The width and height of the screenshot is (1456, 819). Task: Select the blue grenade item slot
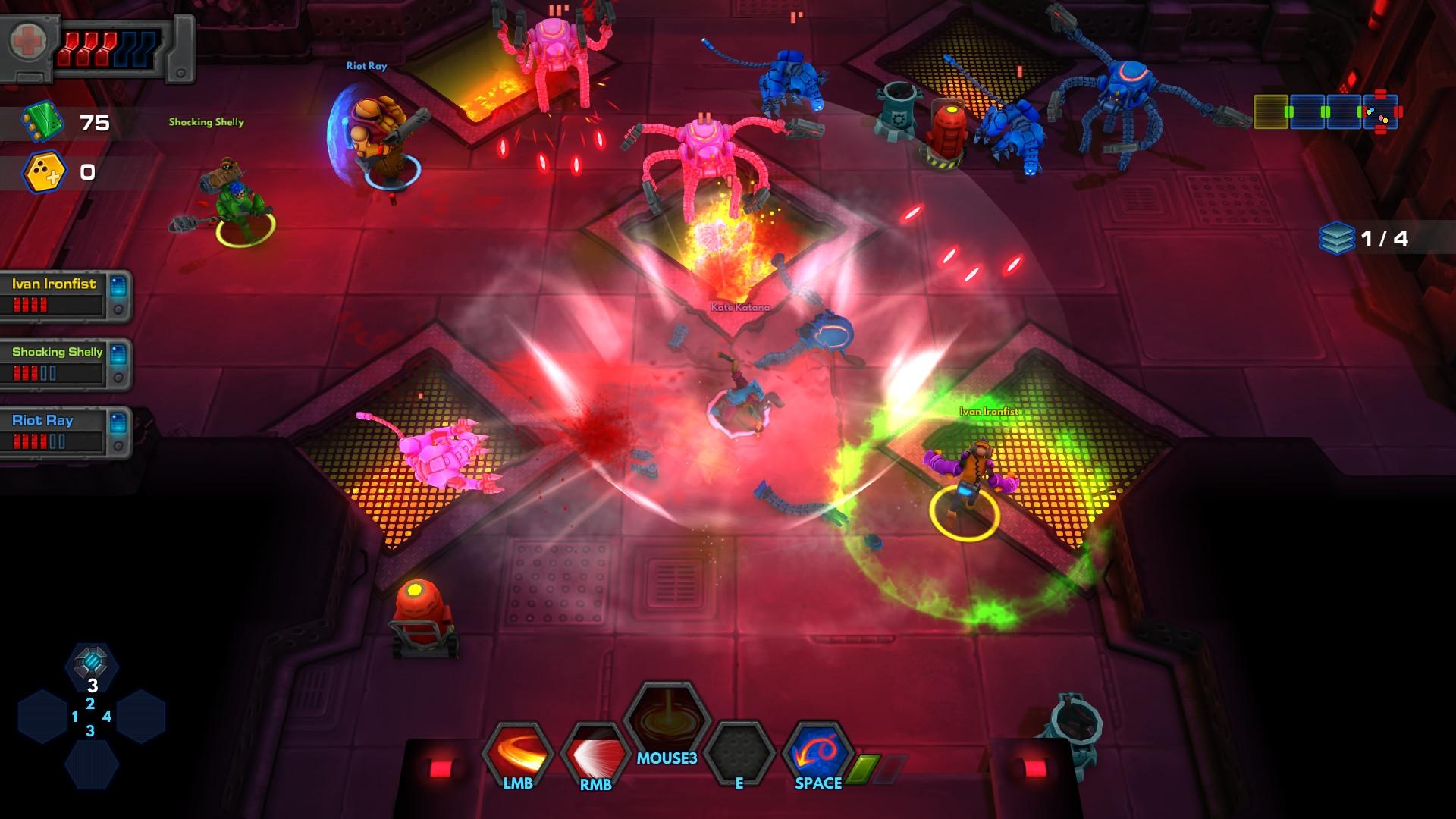pos(91,664)
